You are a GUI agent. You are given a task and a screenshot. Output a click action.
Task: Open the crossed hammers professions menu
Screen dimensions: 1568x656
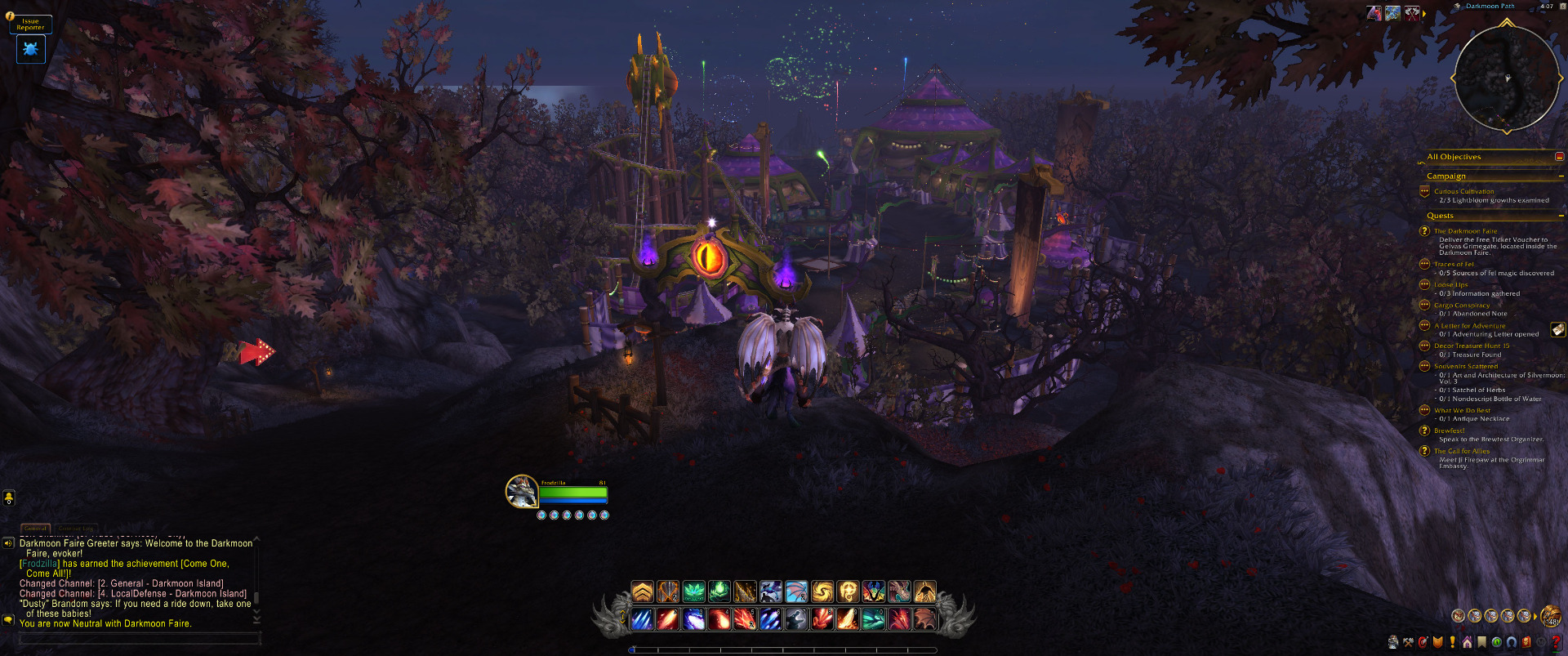[1408, 642]
